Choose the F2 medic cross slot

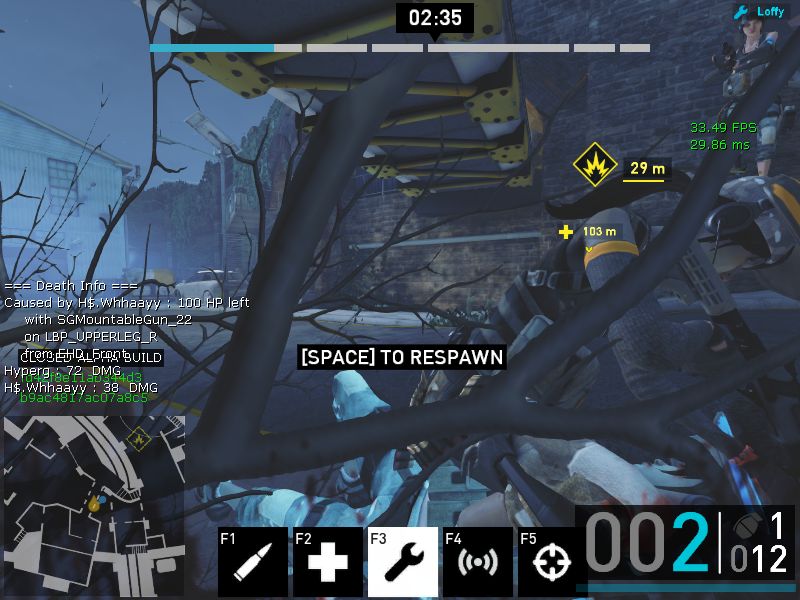coord(328,562)
